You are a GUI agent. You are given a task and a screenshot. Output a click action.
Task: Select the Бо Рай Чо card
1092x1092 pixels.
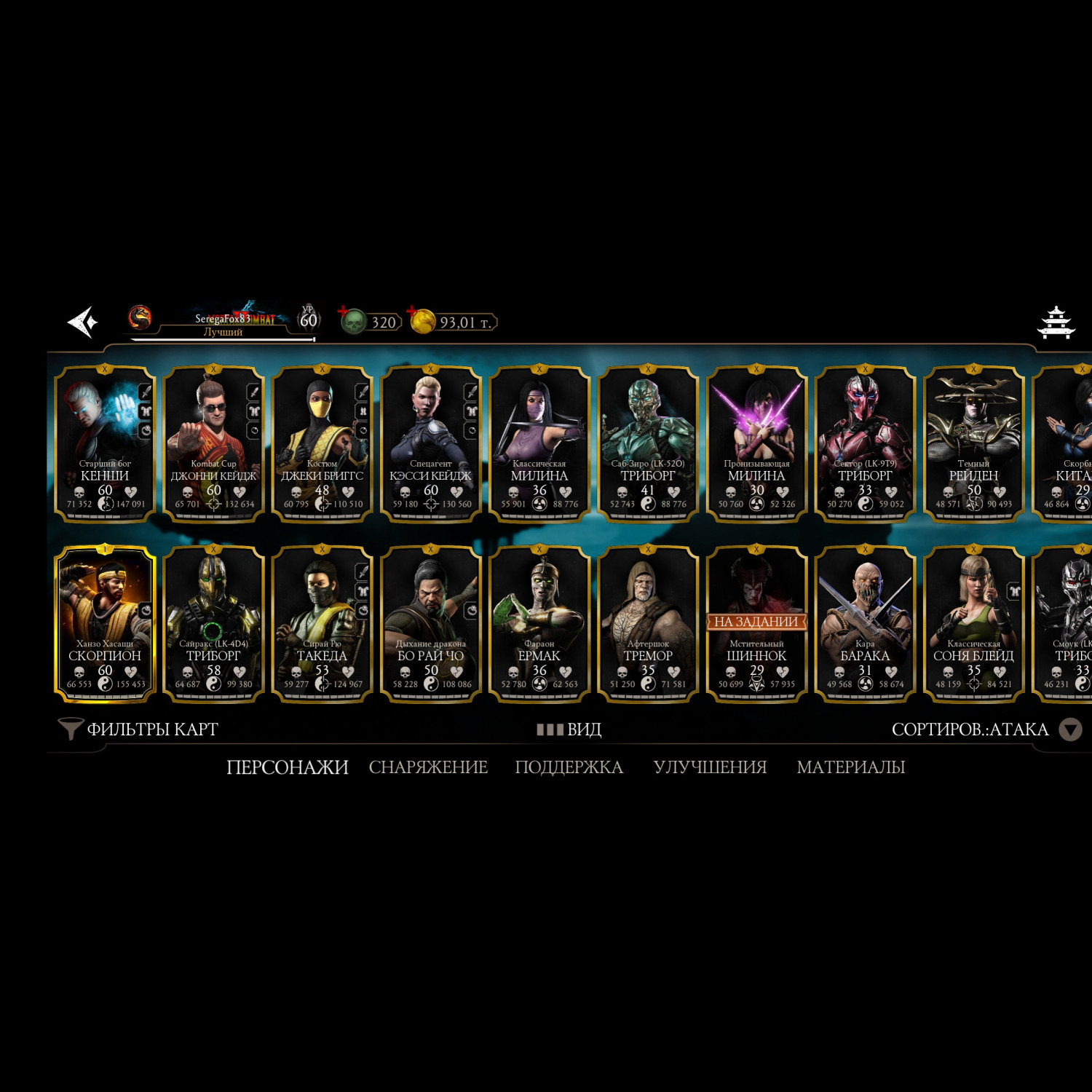tap(430, 624)
